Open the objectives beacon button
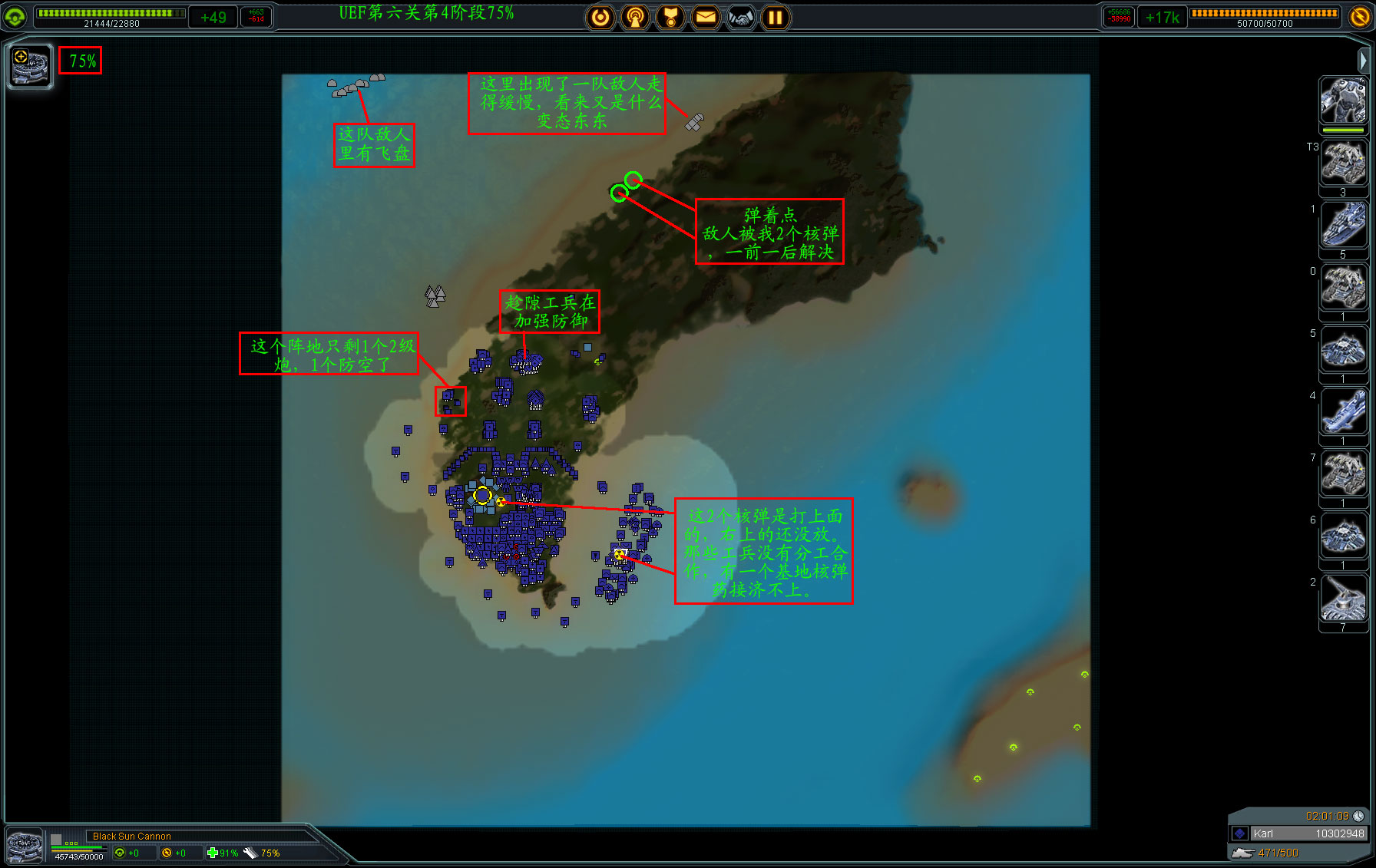 pyautogui.click(x=635, y=17)
